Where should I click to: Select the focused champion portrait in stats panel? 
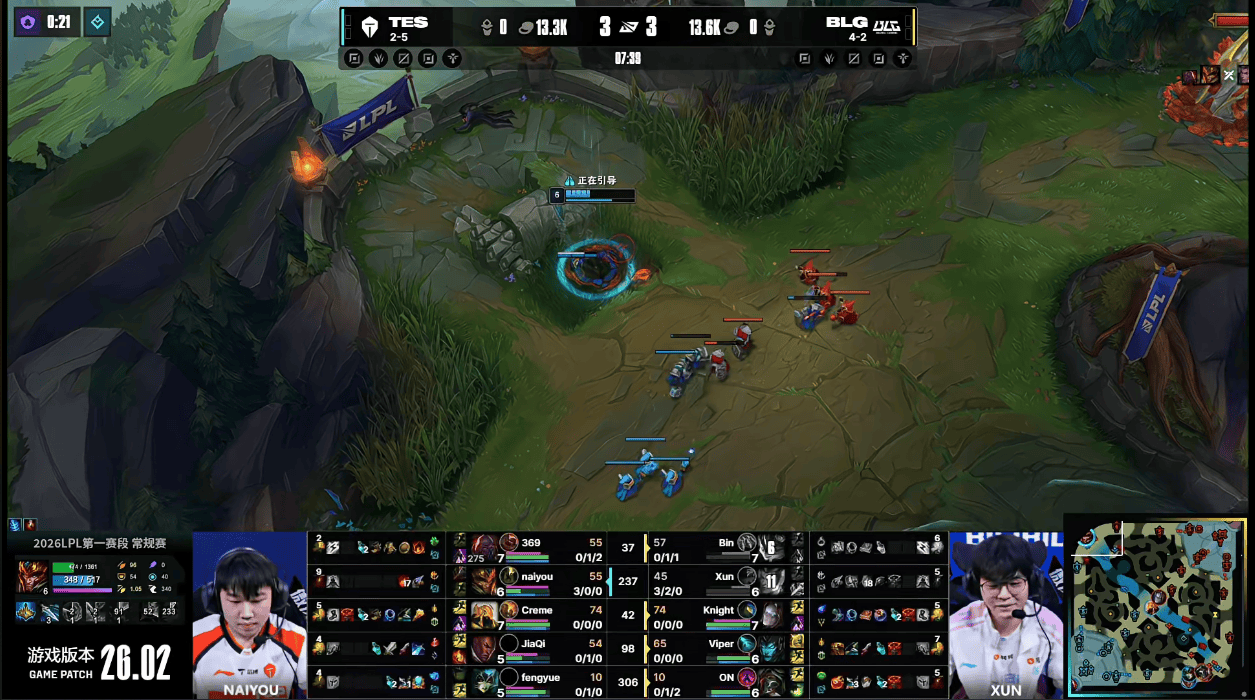(x=31, y=577)
